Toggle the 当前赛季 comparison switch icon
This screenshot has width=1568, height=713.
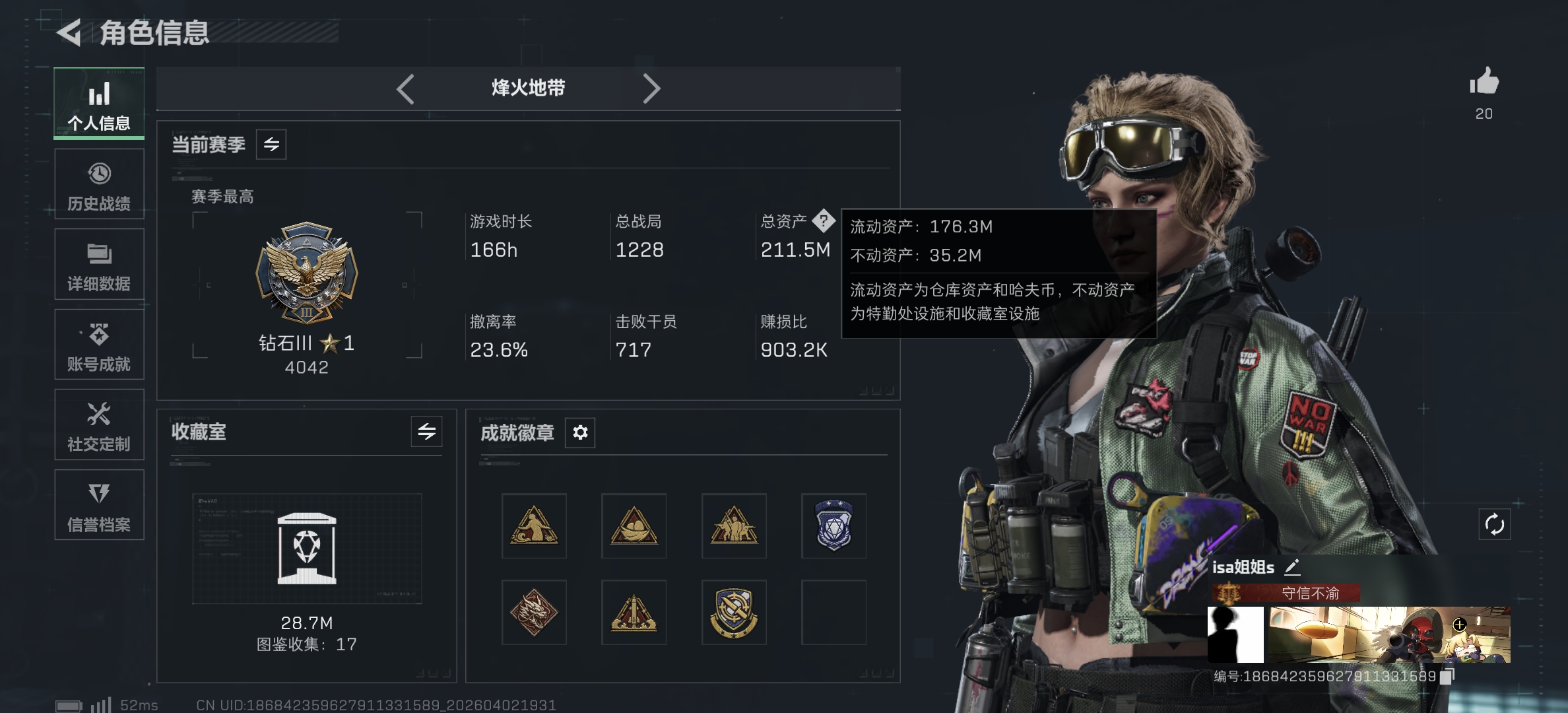pos(273,145)
